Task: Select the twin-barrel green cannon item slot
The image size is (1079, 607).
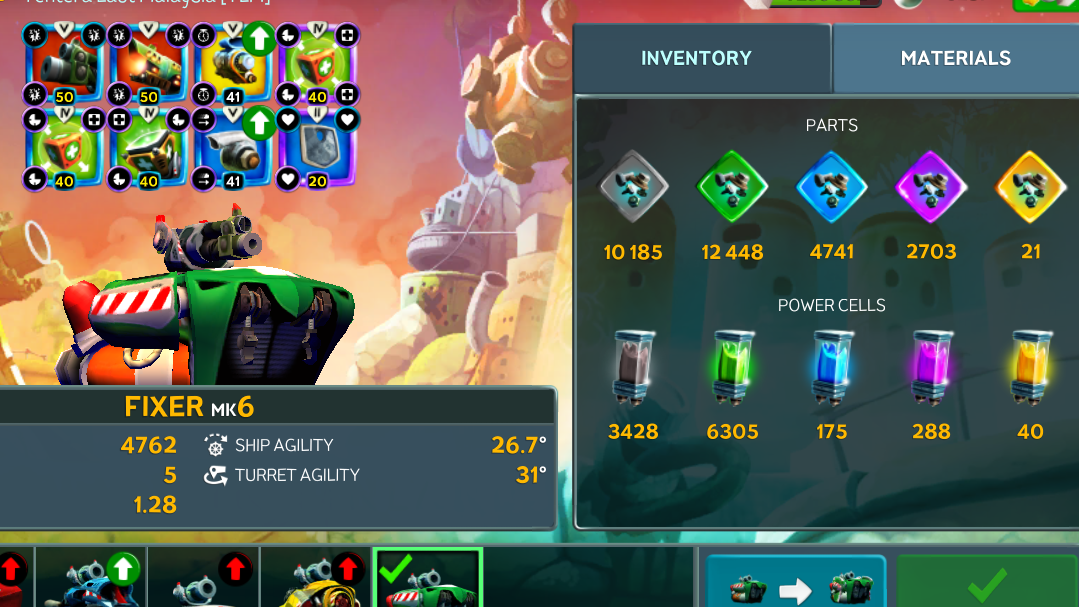Action: click(x=149, y=151)
